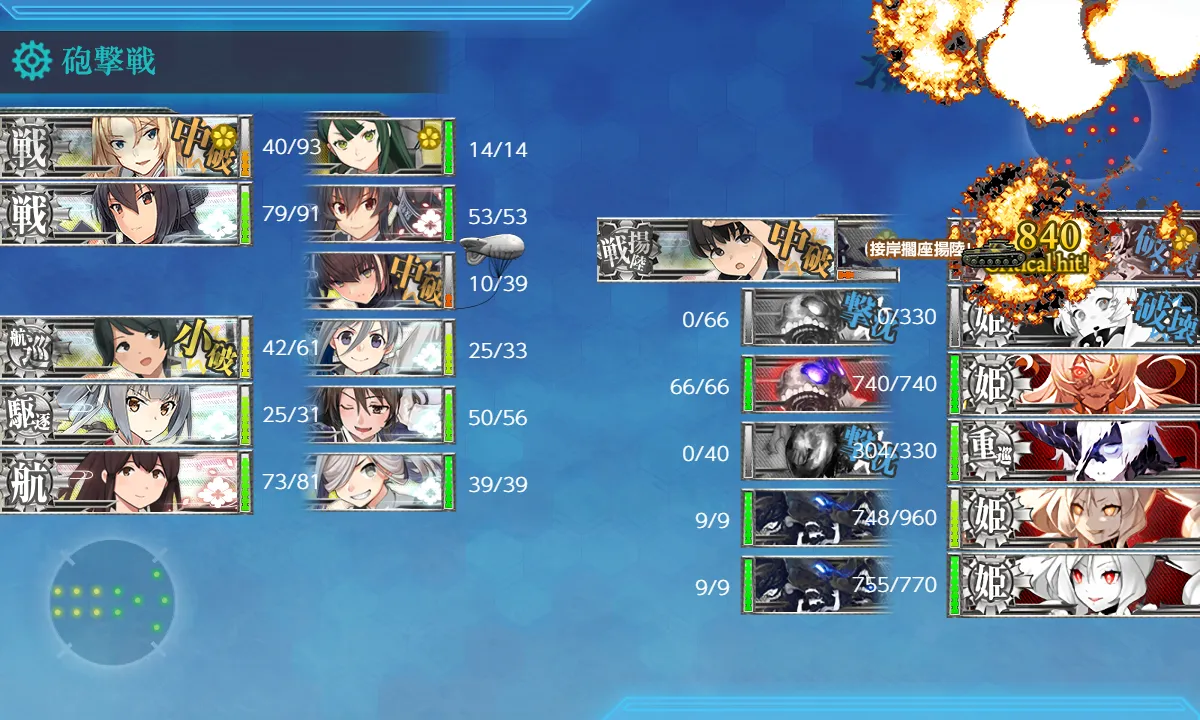The width and height of the screenshot is (1200, 720).
Task: Click the fleet formation radar display
Action: pos(111,602)
